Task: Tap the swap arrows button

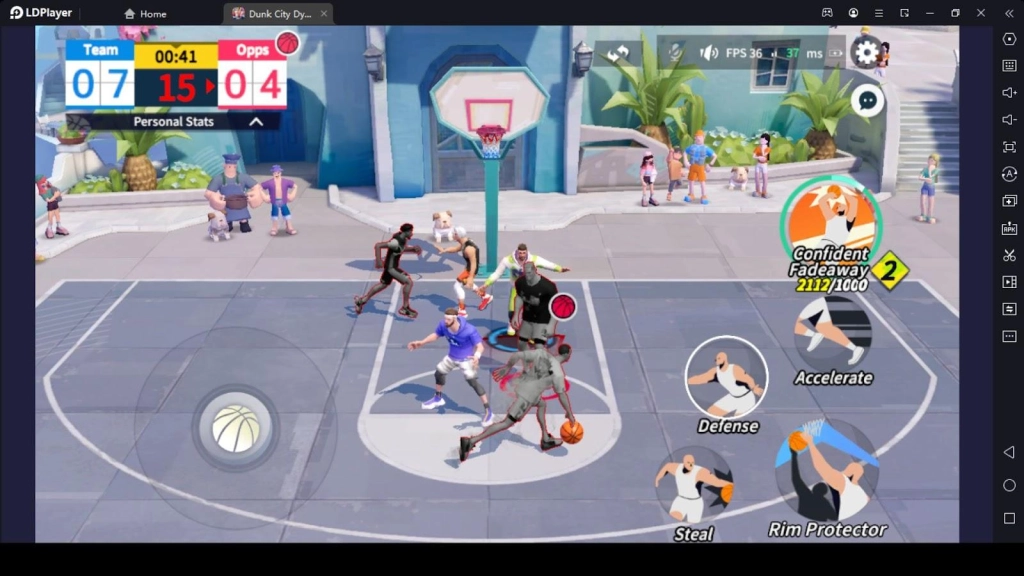Action: 618,53
